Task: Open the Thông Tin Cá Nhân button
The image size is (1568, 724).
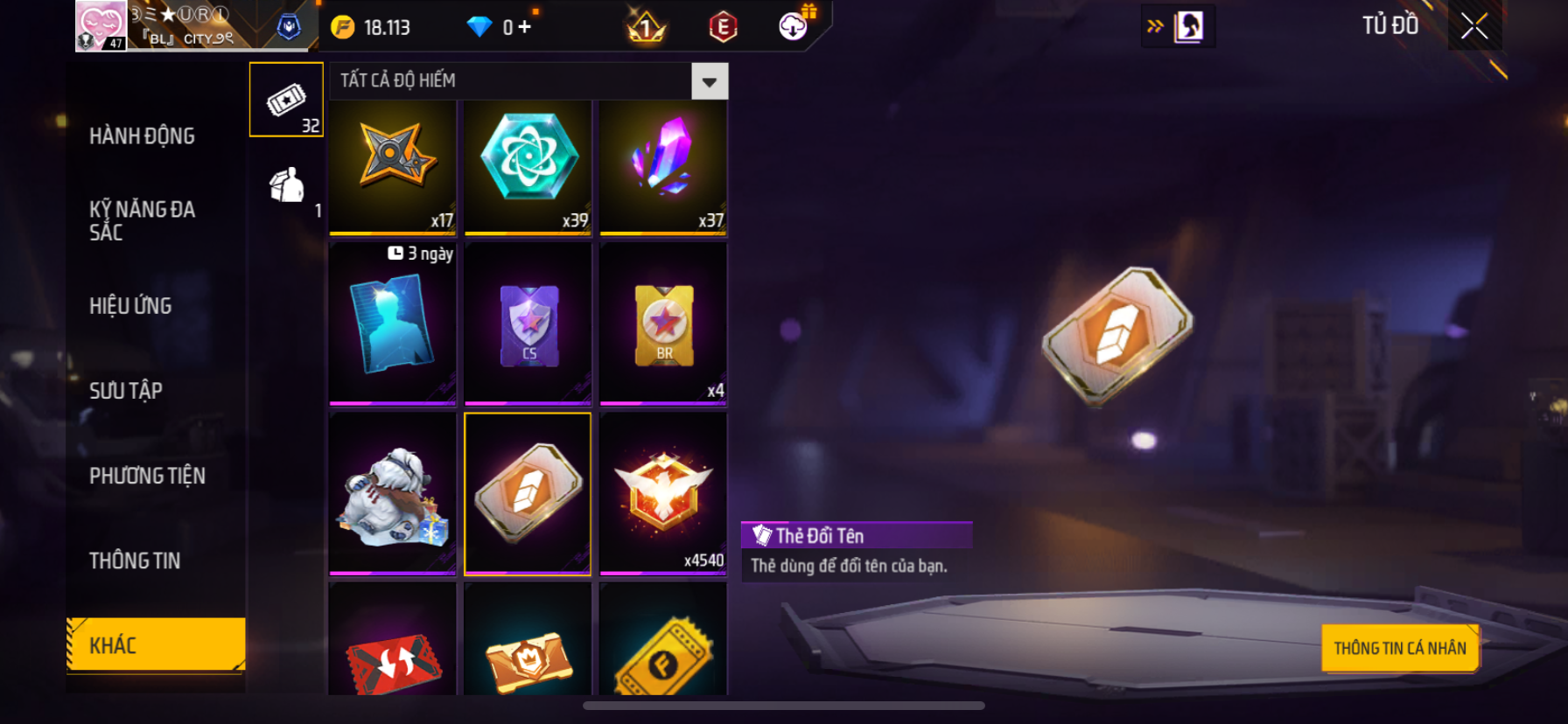Action: 1399,648
